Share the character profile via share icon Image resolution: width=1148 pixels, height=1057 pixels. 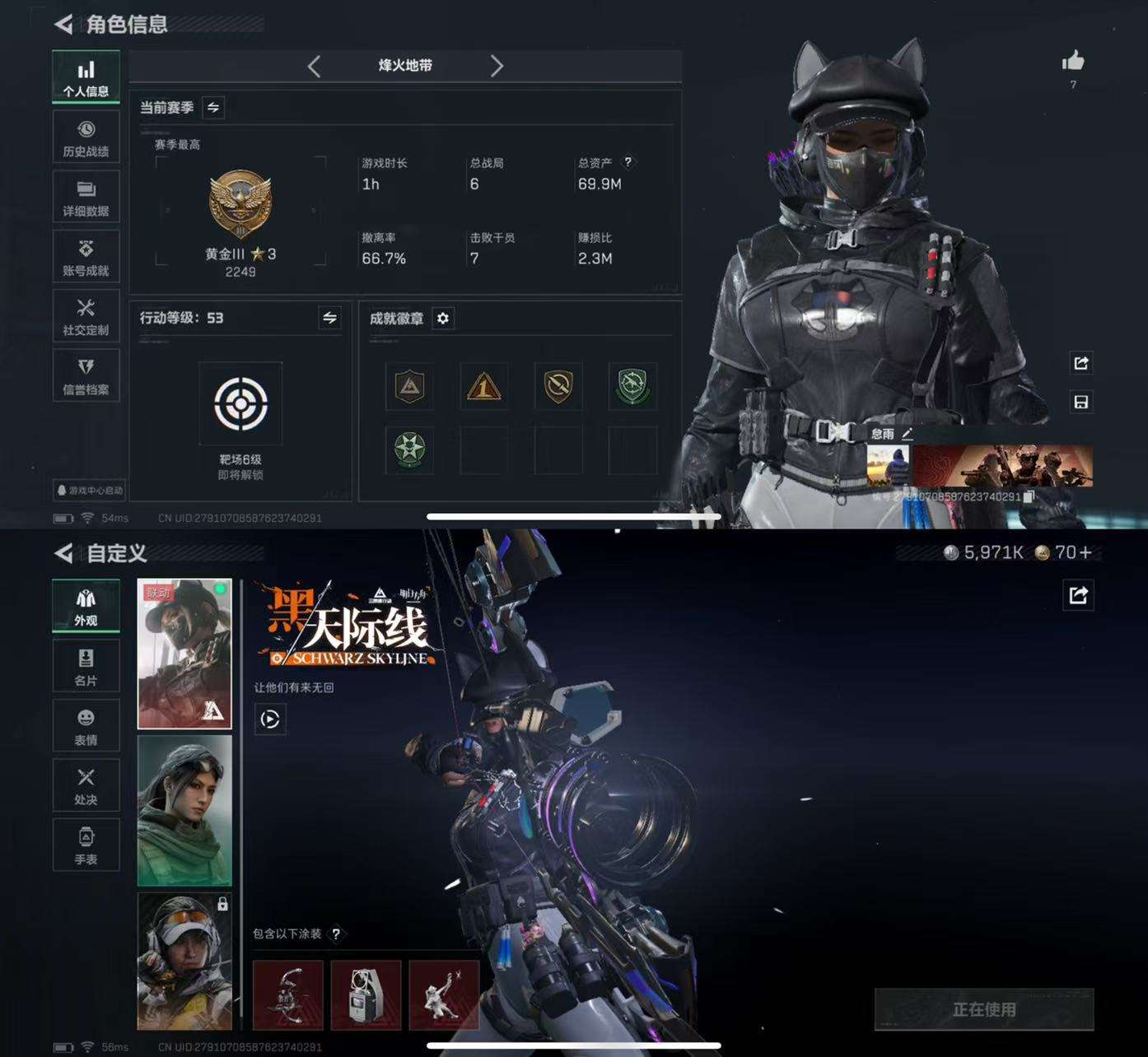click(1082, 362)
